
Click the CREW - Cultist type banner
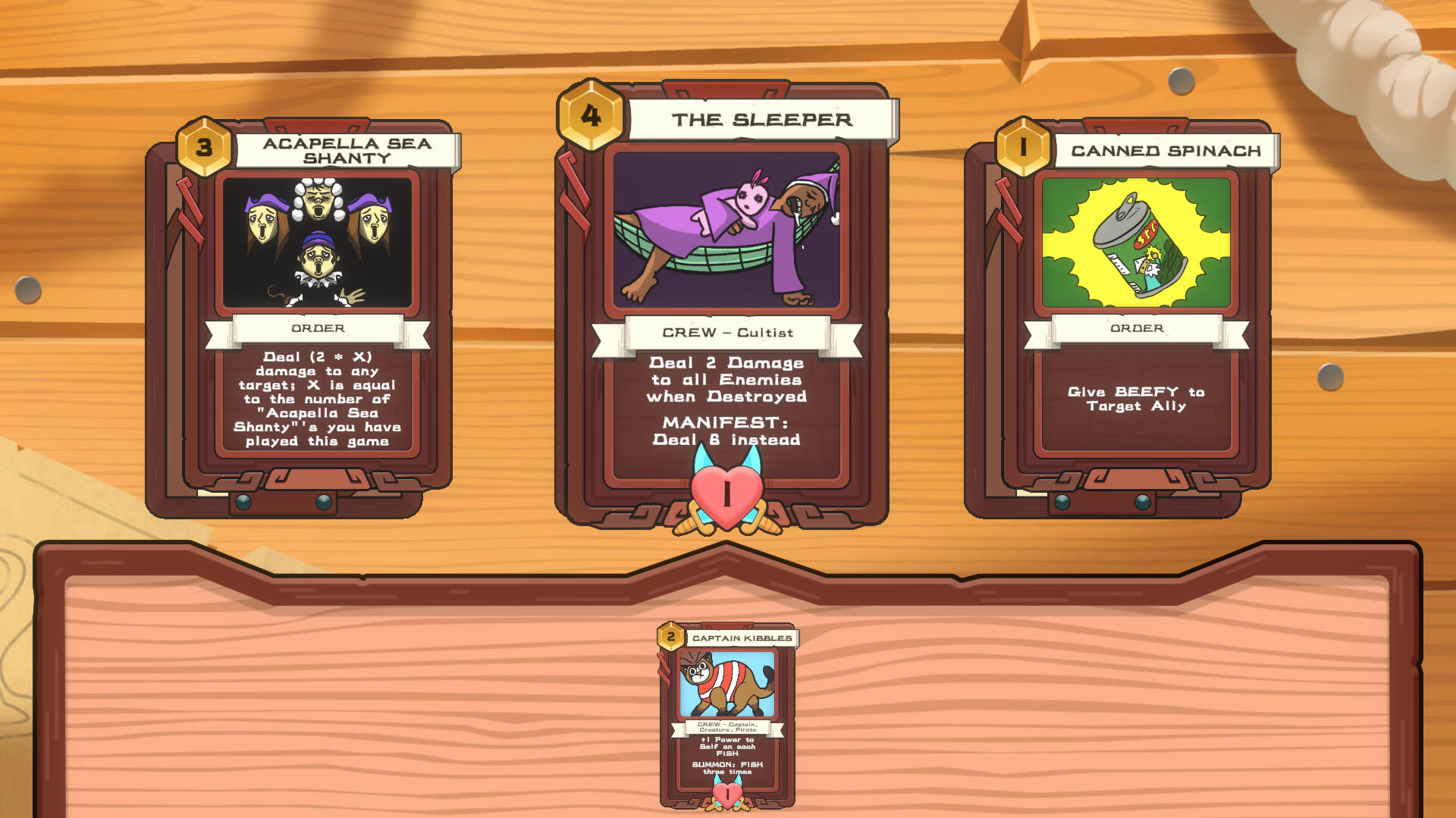click(726, 333)
